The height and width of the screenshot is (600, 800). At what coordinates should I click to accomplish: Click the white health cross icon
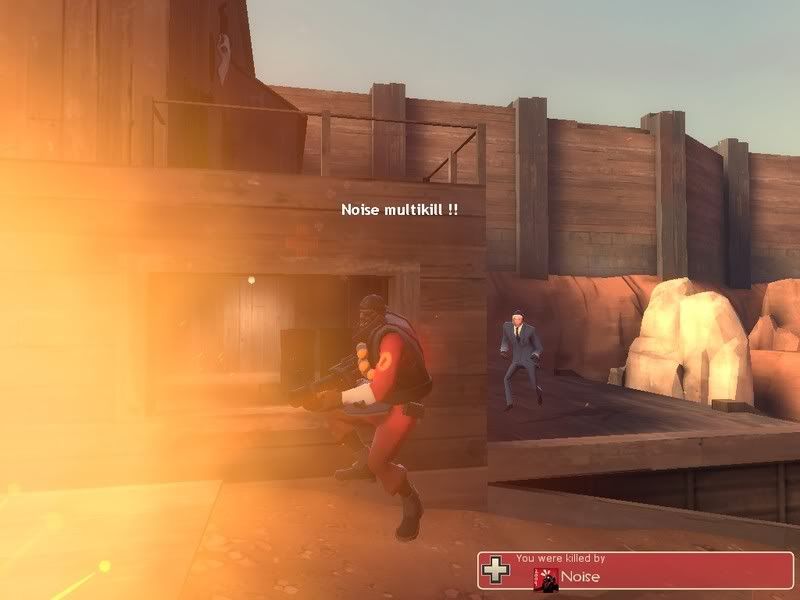(x=494, y=570)
